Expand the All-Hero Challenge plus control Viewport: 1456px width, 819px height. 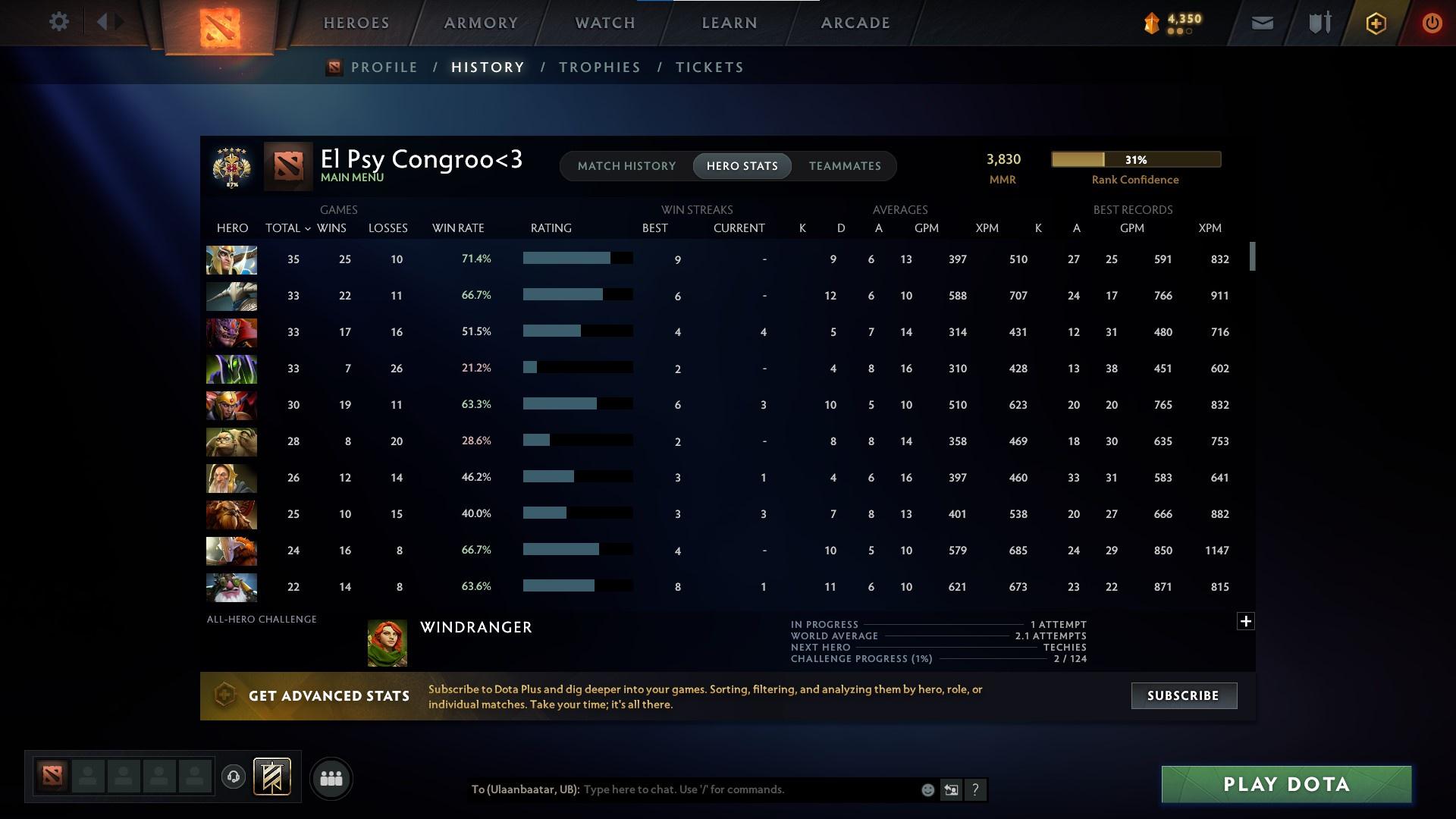click(x=1246, y=621)
